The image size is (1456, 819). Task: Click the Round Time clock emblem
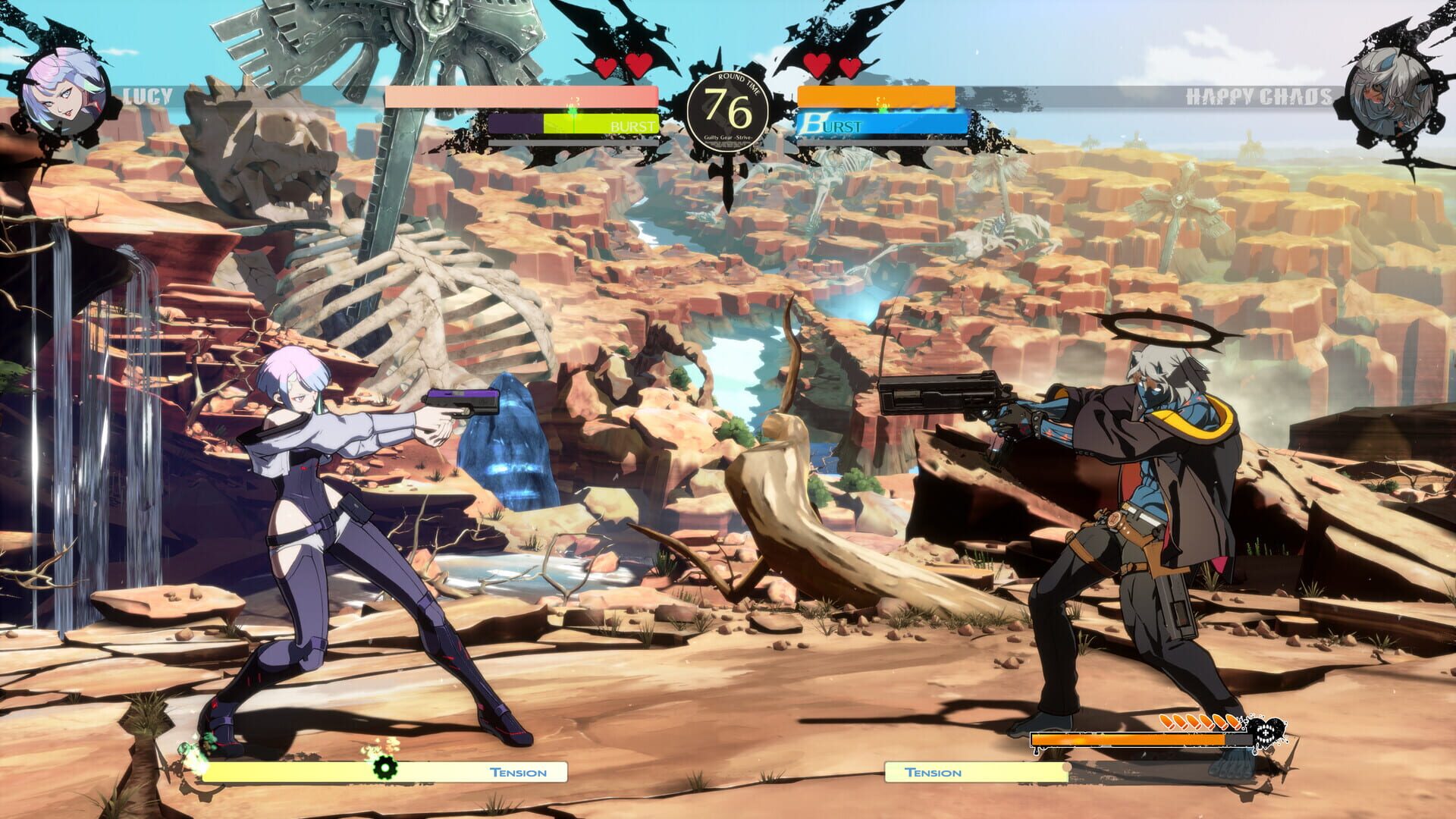click(x=730, y=111)
